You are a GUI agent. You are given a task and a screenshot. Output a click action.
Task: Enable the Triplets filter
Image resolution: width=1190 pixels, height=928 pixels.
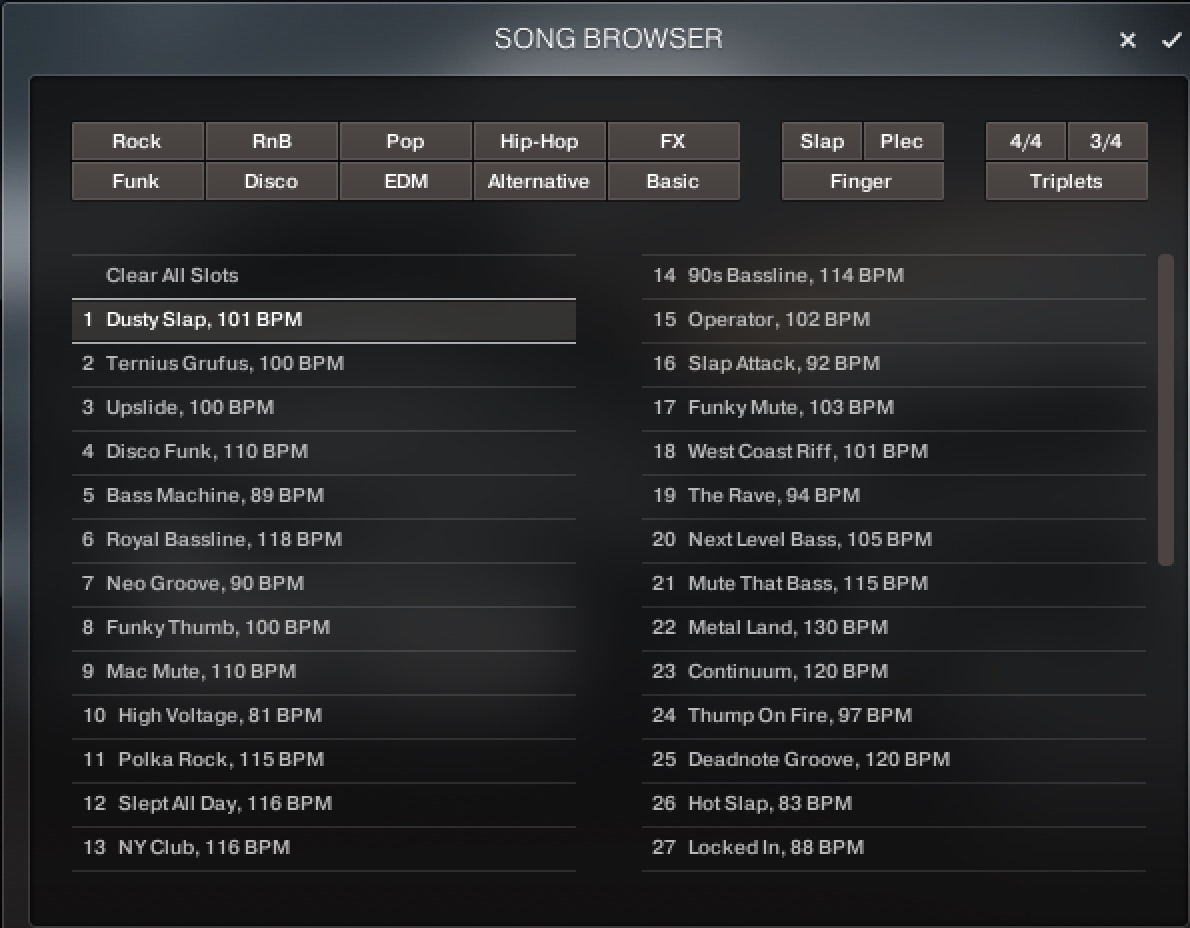[1066, 181]
